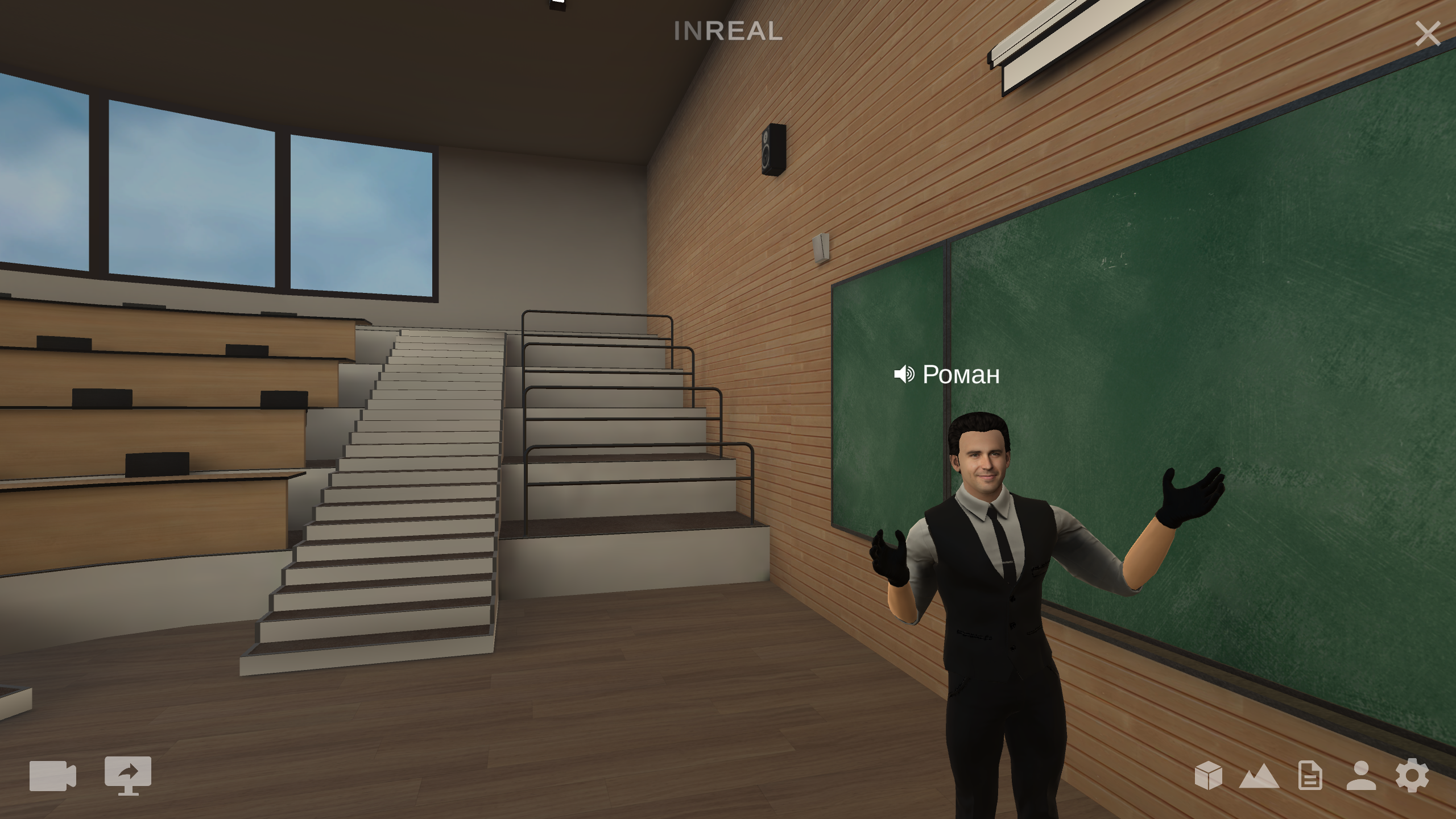Screen dimensions: 1456x819
Task: Toggle the video camera icon
Action: click(x=52, y=776)
